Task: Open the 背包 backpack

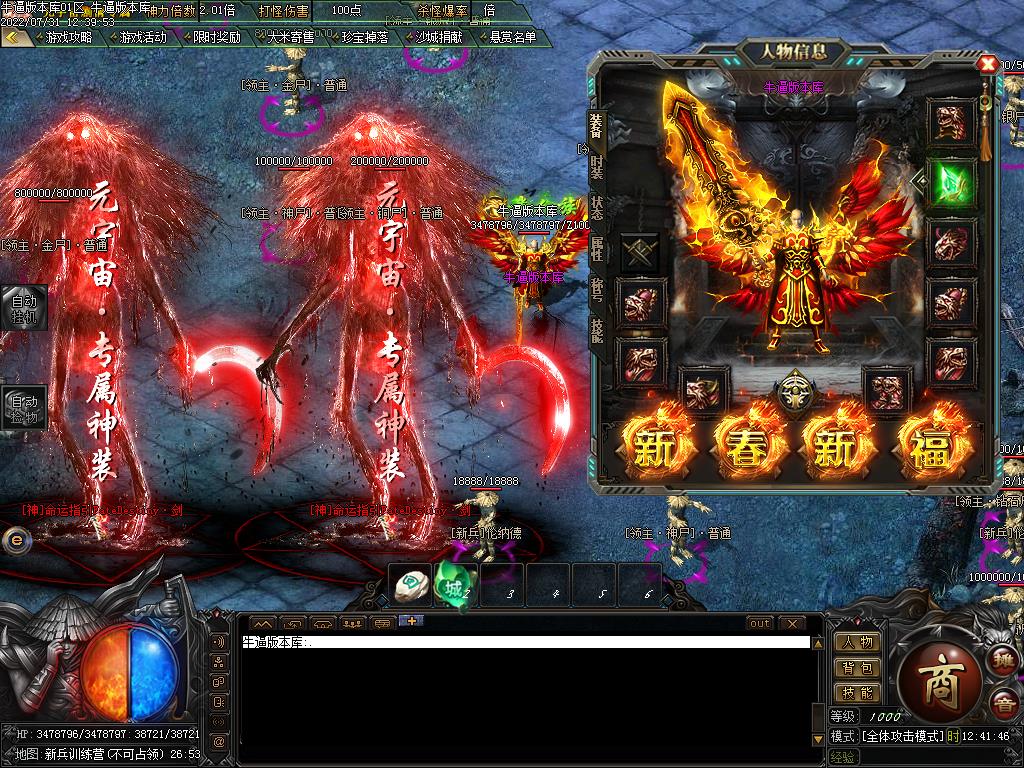Action: point(857,667)
